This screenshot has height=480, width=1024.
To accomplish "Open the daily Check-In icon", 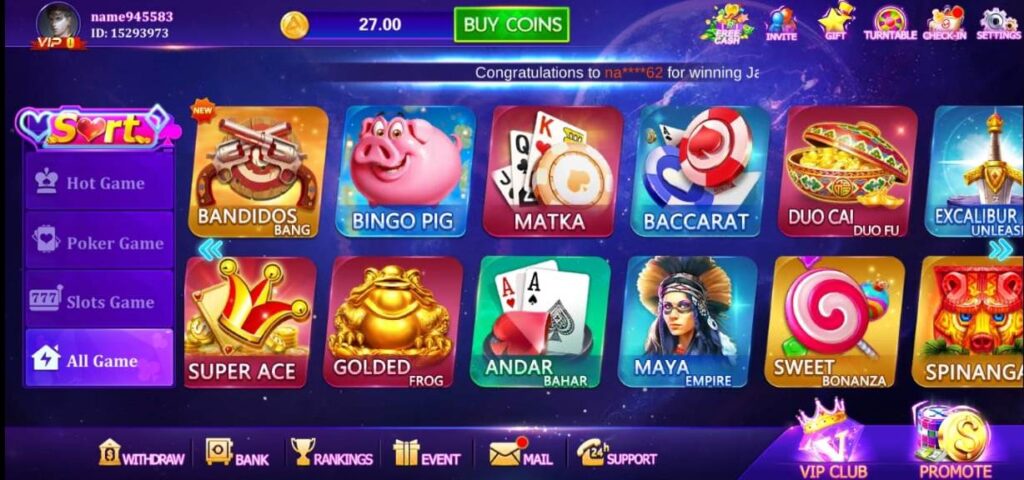I will coord(944,23).
